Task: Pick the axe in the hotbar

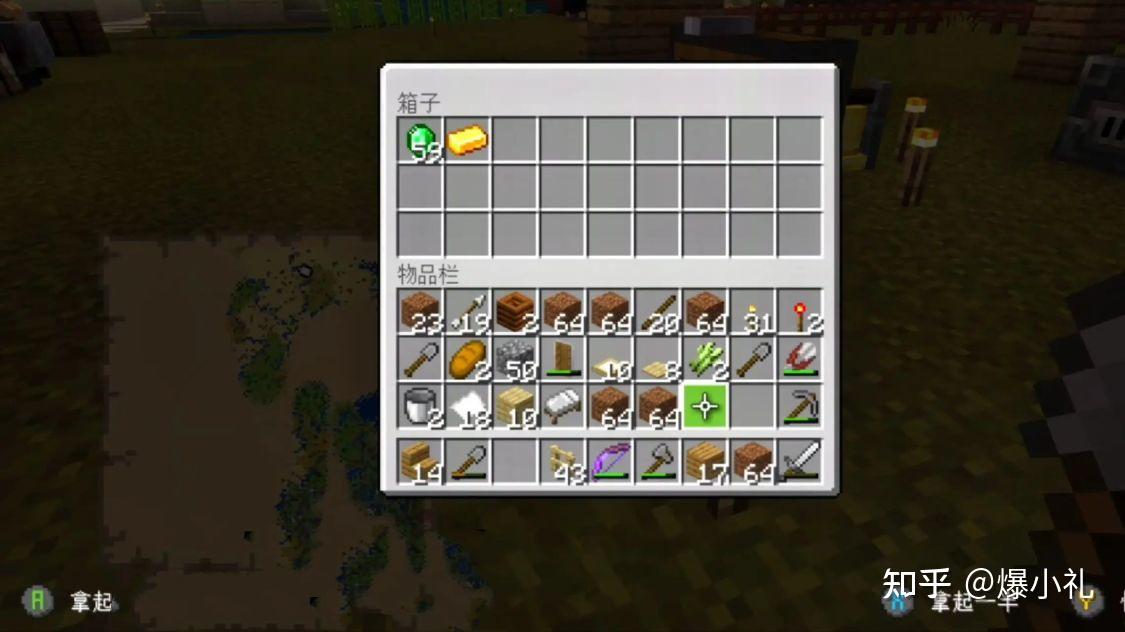Action: [x=658, y=463]
